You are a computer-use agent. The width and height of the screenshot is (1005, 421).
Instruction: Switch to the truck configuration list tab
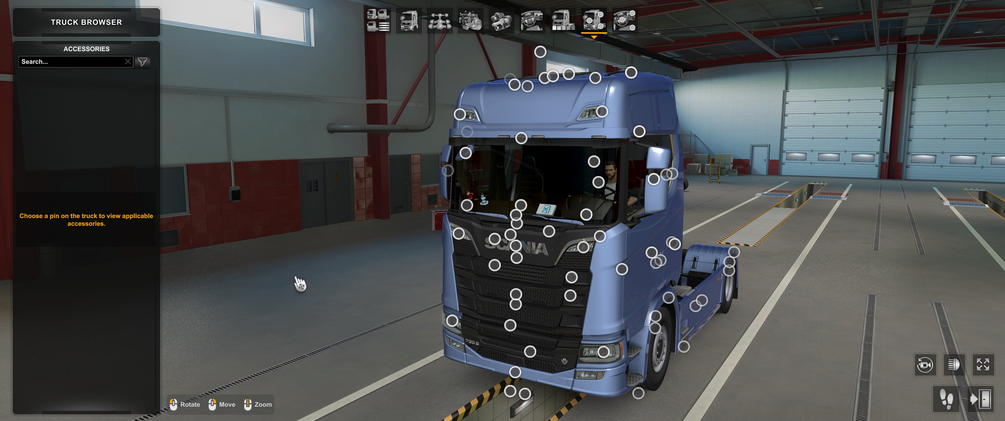(378, 20)
